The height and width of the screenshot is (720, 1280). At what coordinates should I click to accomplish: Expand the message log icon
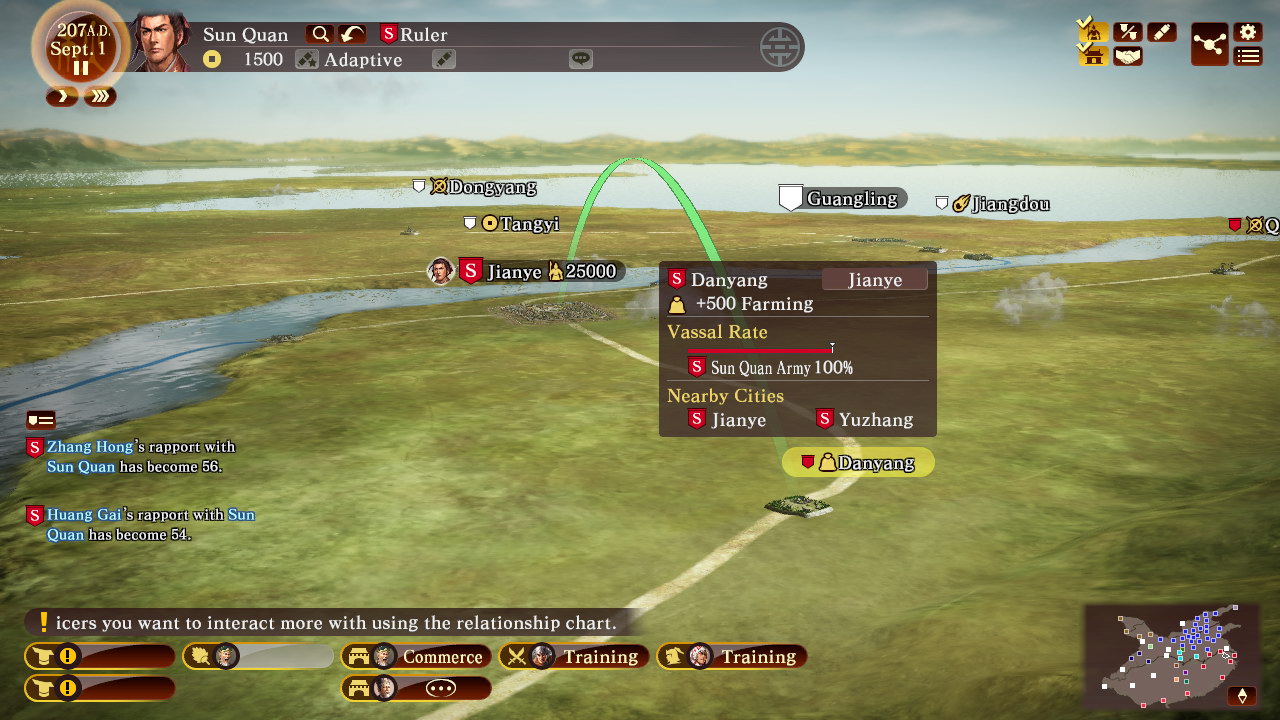pos(41,420)
